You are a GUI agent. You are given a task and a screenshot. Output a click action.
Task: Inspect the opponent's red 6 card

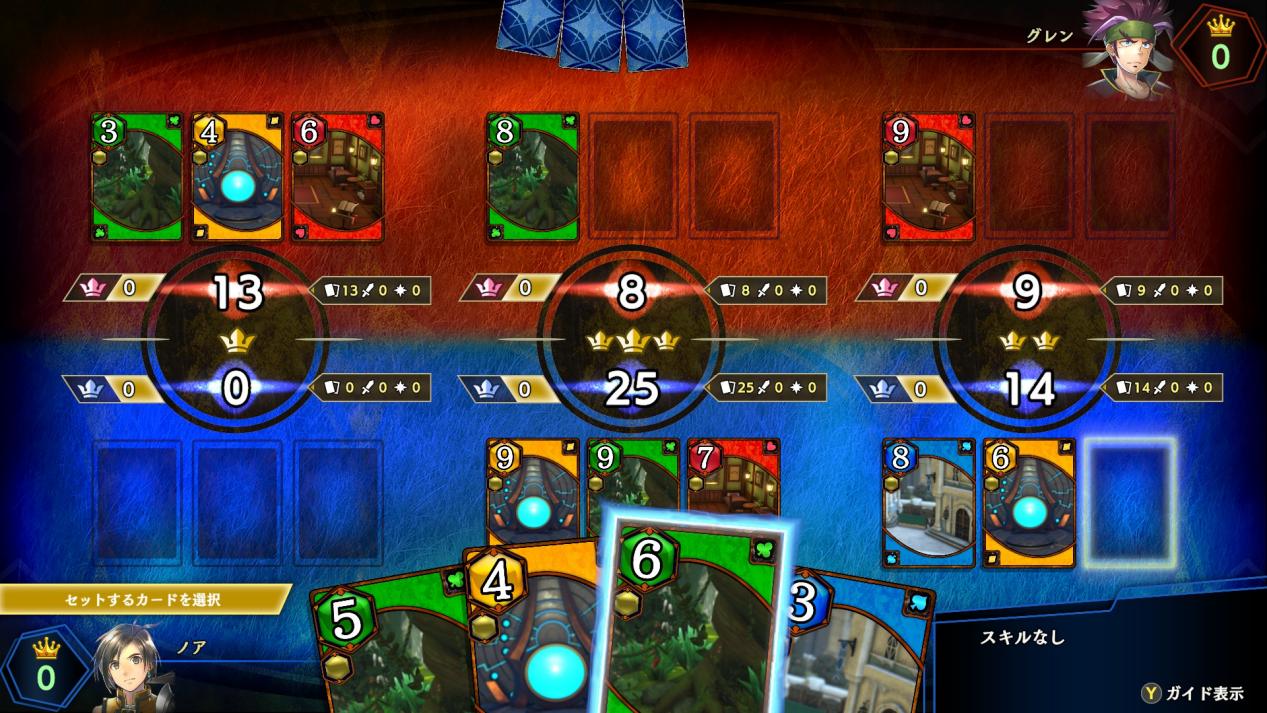(x=337, y=177)
